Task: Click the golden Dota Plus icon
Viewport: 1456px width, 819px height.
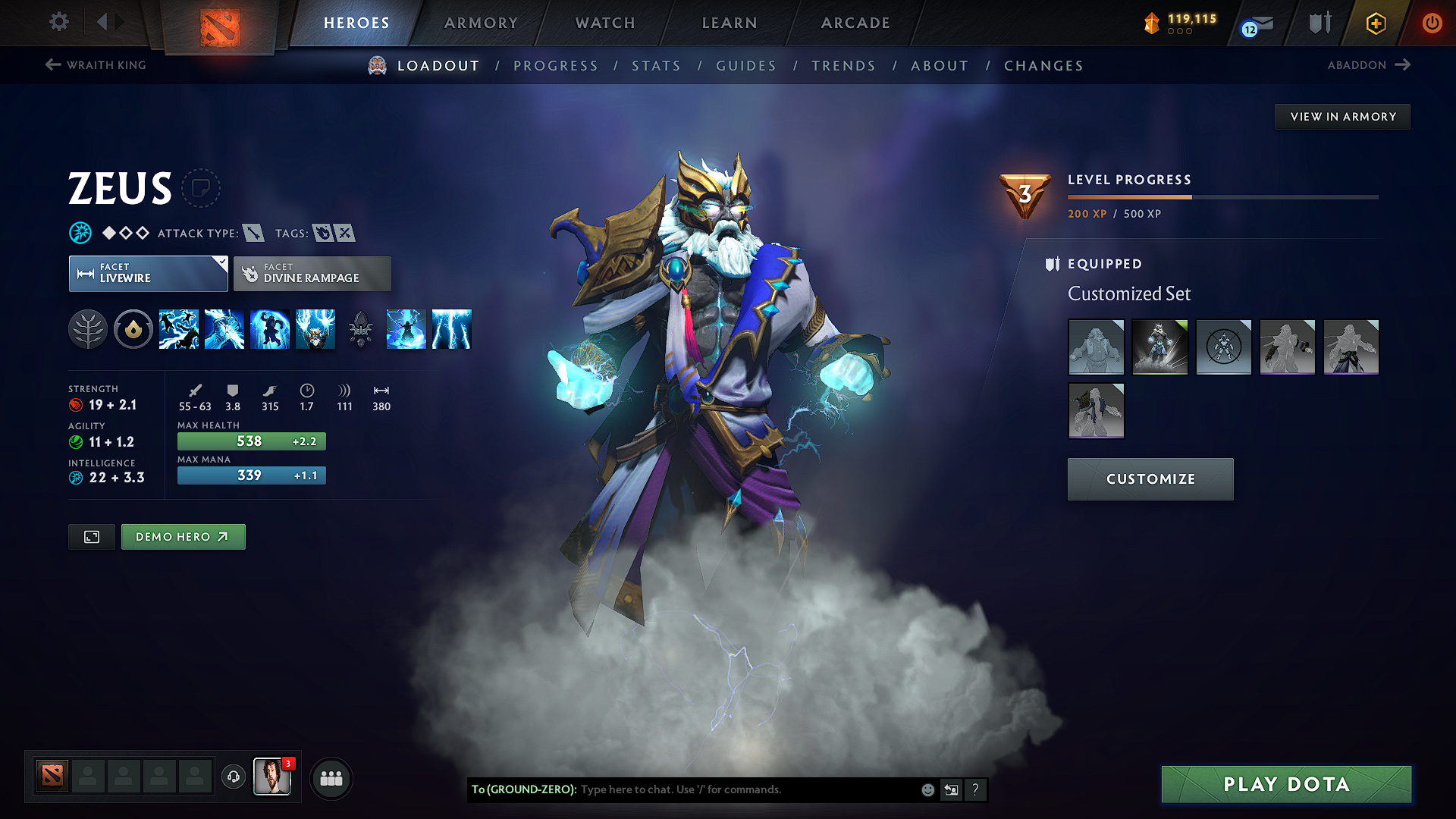Action: coord(1375,24)
